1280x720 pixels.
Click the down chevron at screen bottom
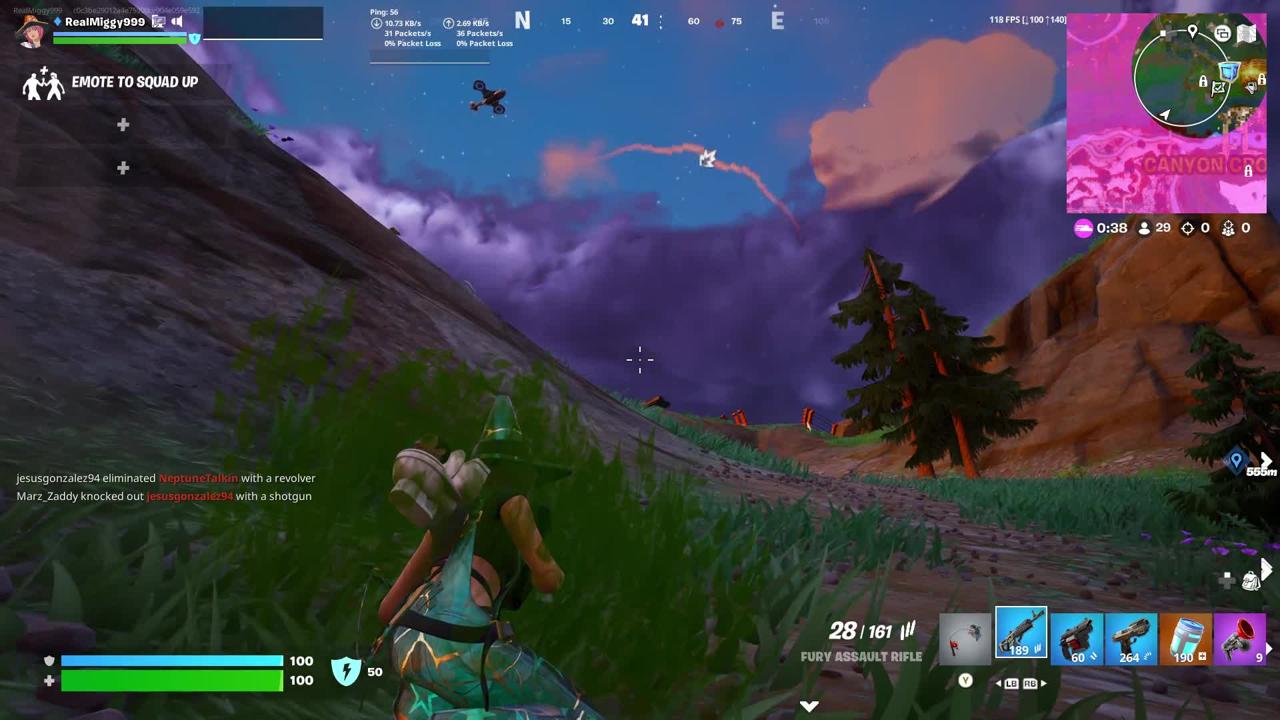(x=809, y=706)
